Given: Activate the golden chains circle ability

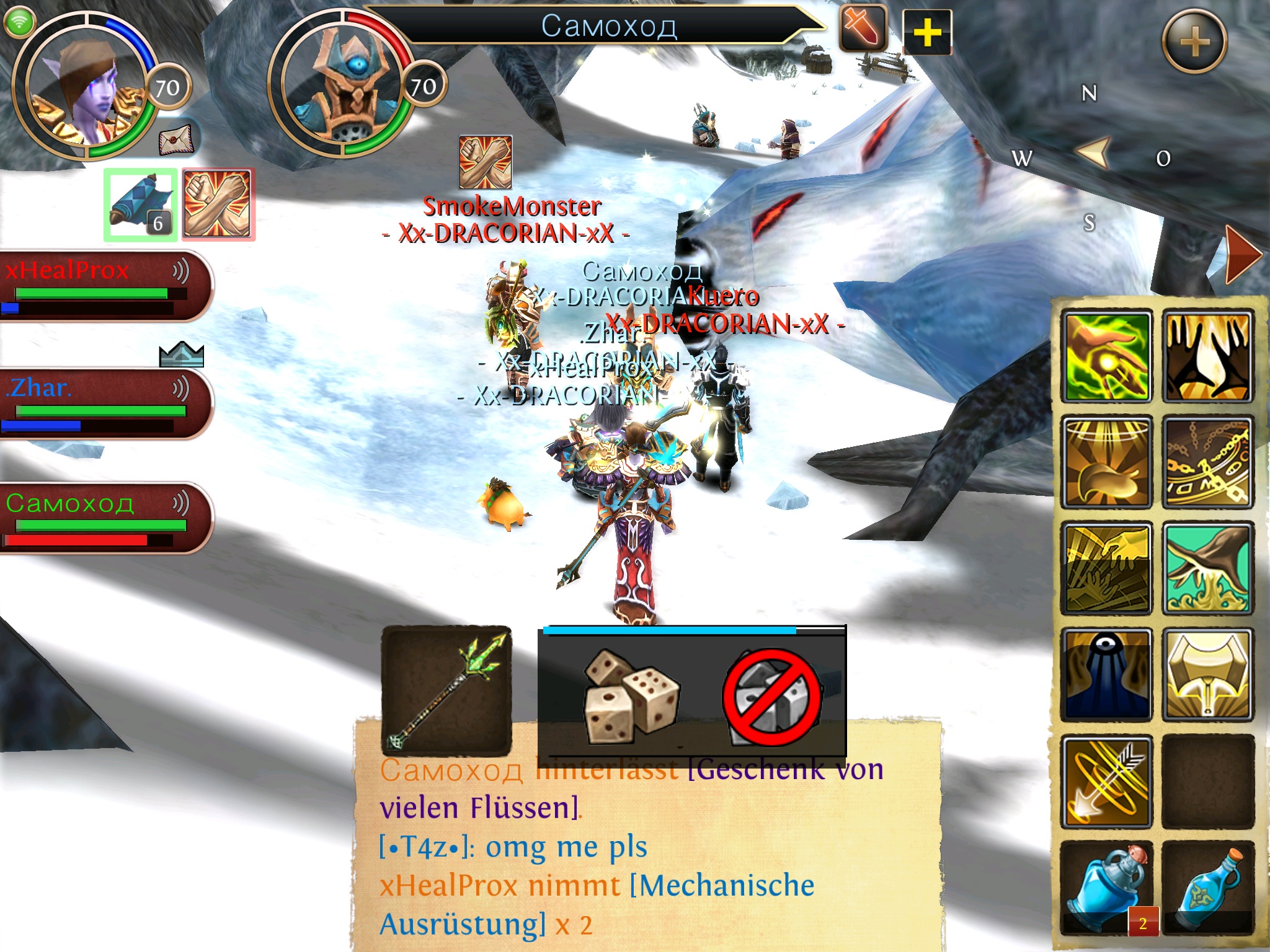Looking at the screenshot, I should tap(1207, 462).
